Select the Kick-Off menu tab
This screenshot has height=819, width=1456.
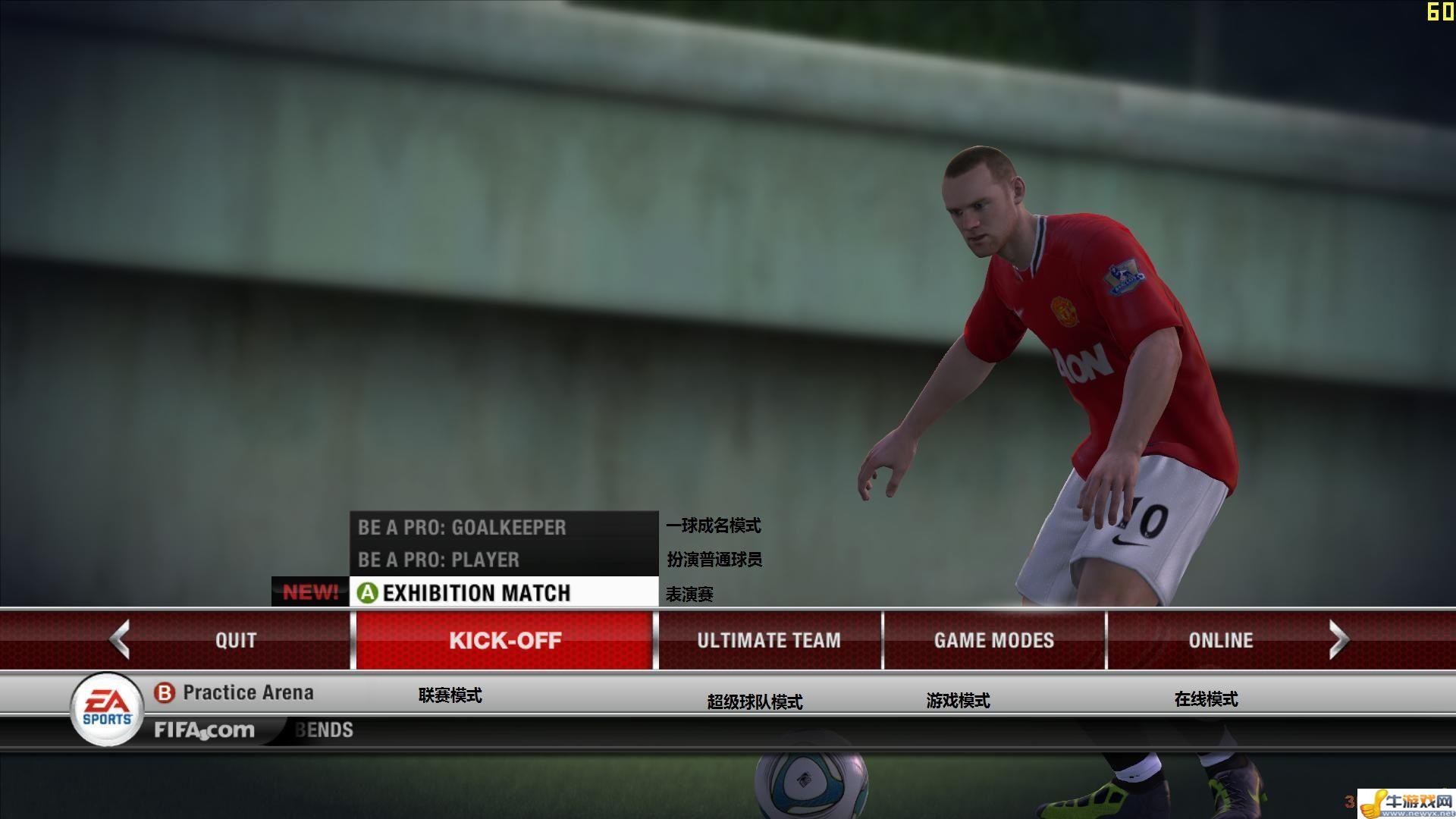point(504,640)
